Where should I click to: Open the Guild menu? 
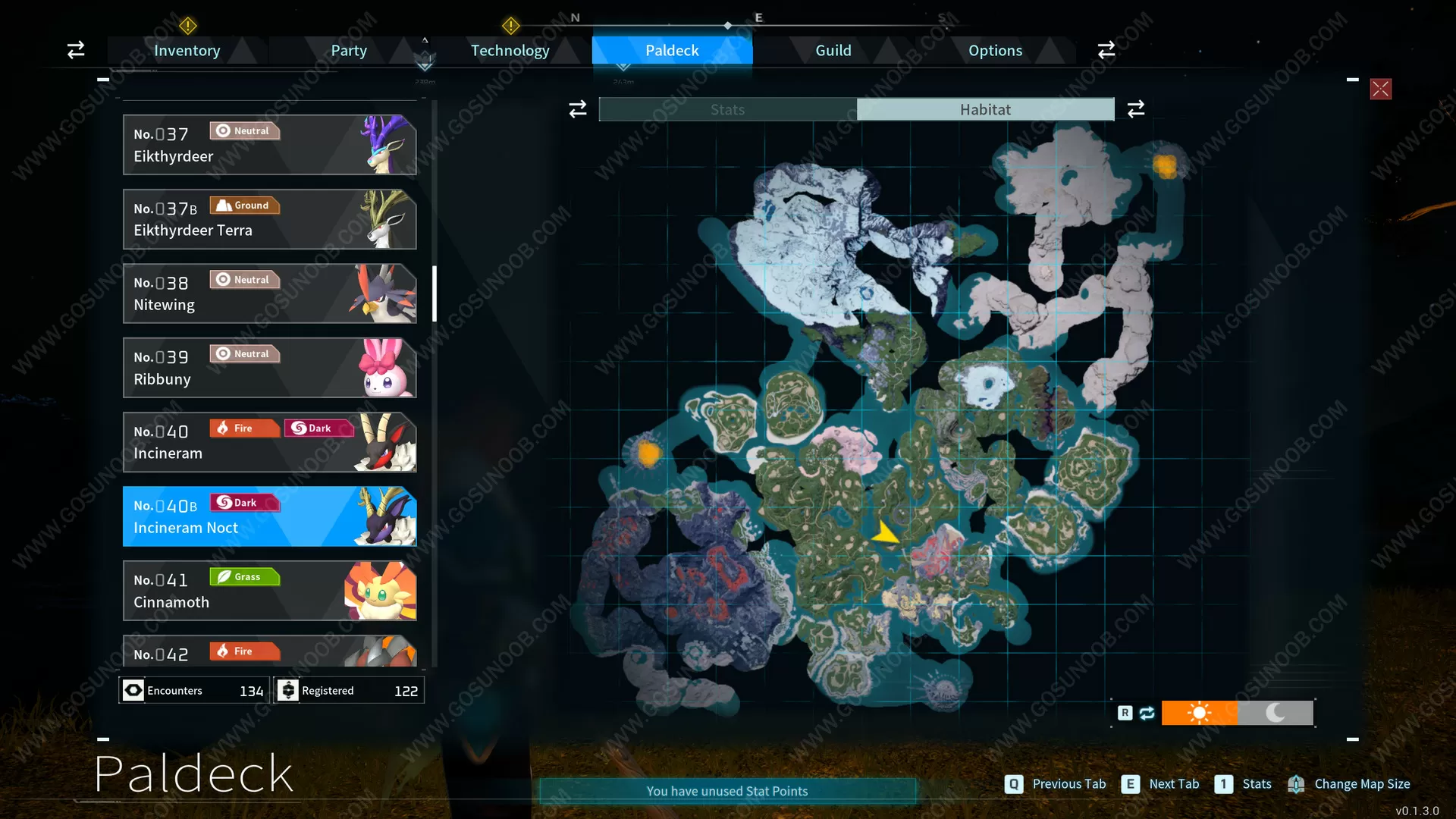tap(833, 50)
